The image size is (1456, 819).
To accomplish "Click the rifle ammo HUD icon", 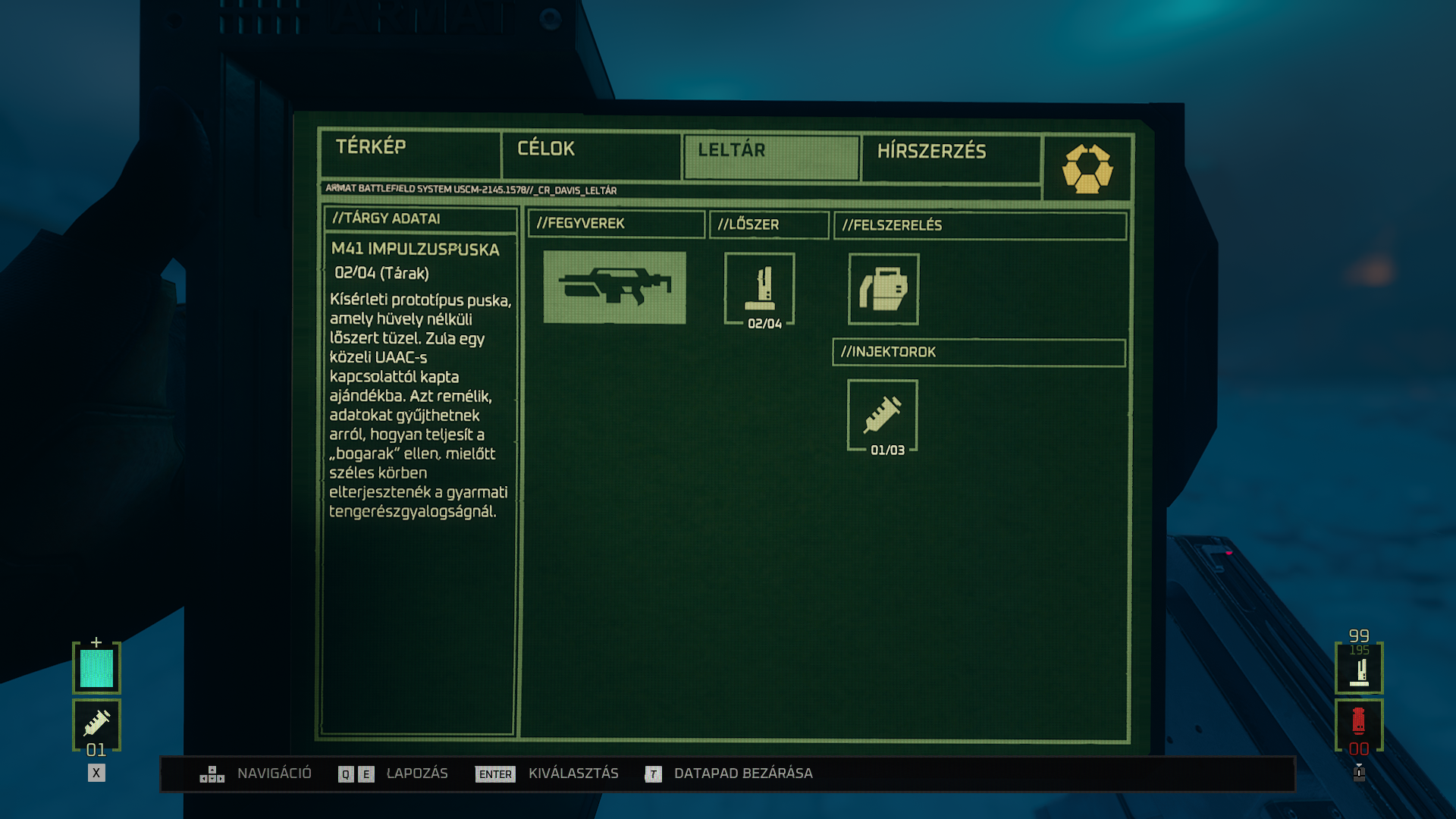I will pyautogui.click(x=1359, y=670).
